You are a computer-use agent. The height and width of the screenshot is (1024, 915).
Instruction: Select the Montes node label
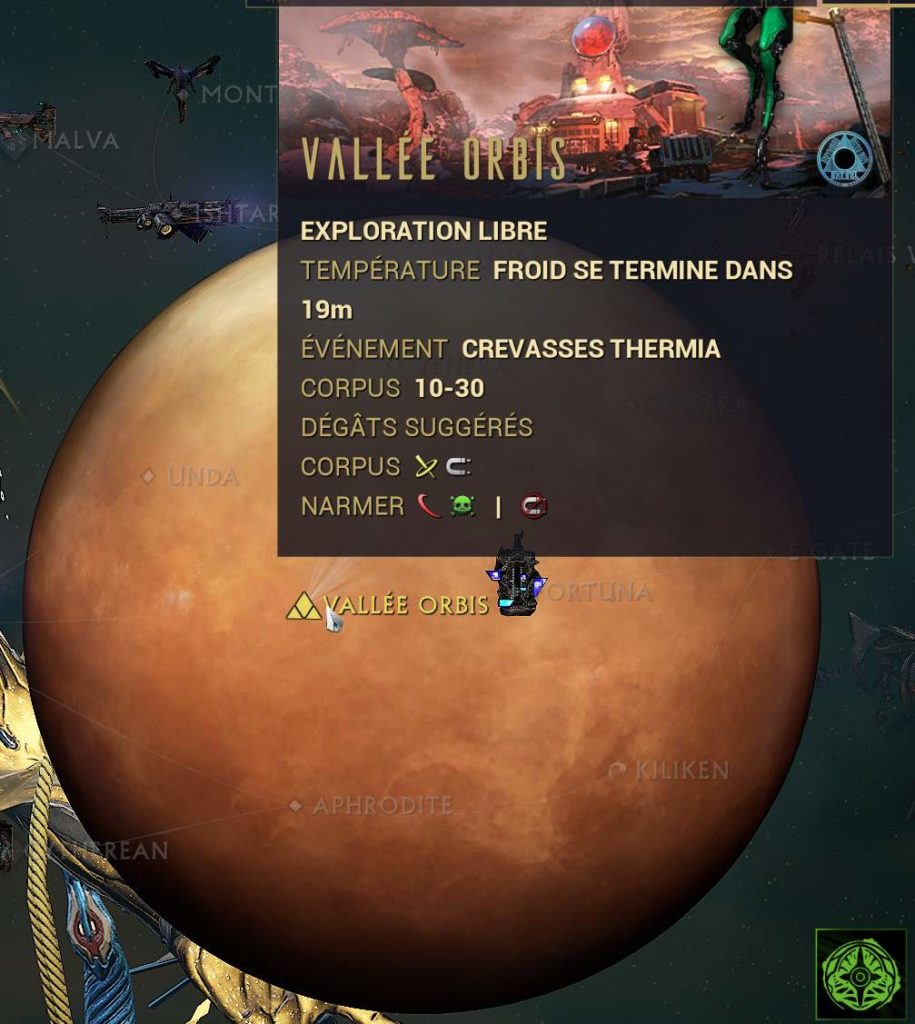coord(238,95)
